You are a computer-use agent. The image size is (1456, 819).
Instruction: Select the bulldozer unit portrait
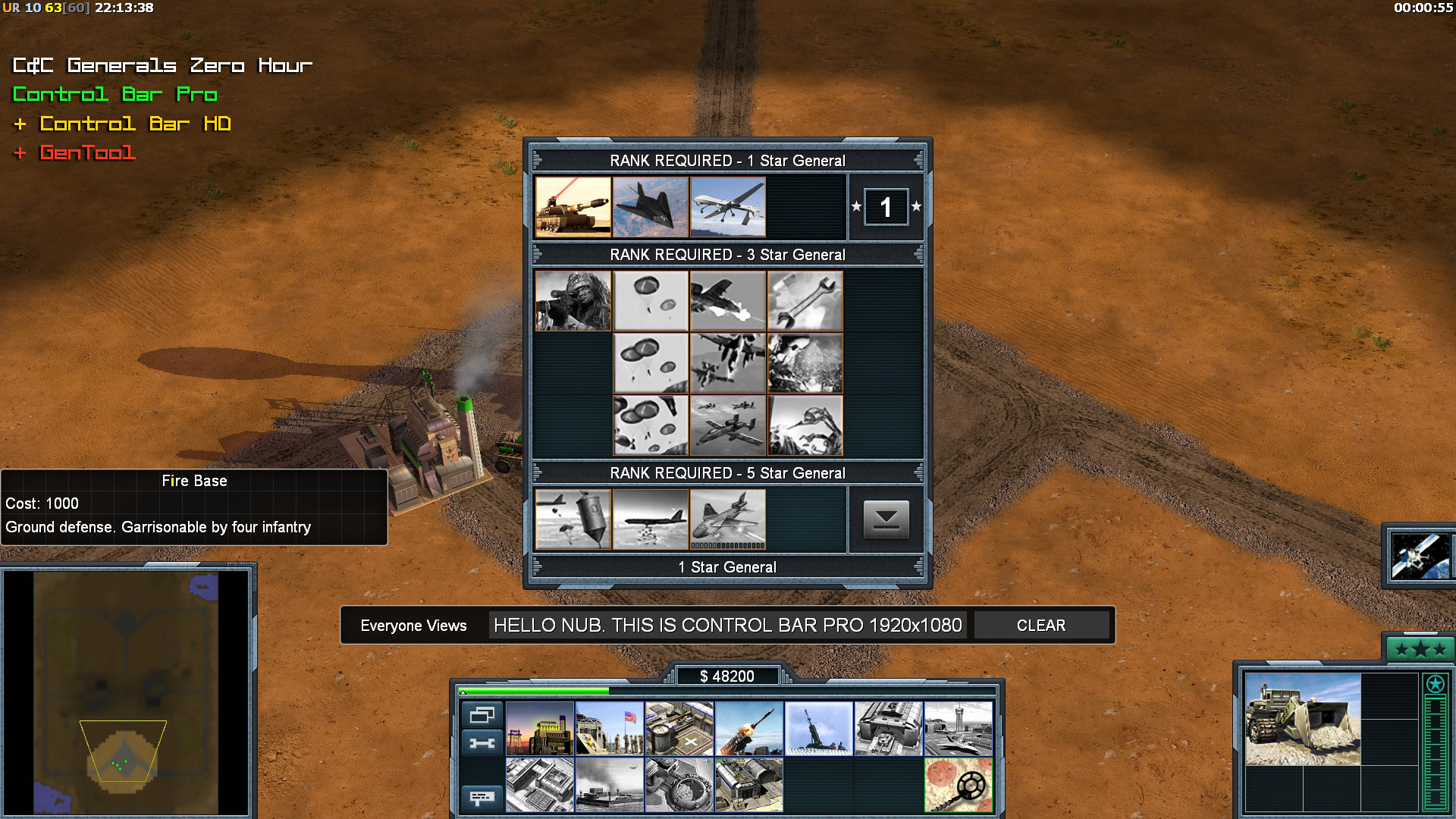tap(1303, 719)
